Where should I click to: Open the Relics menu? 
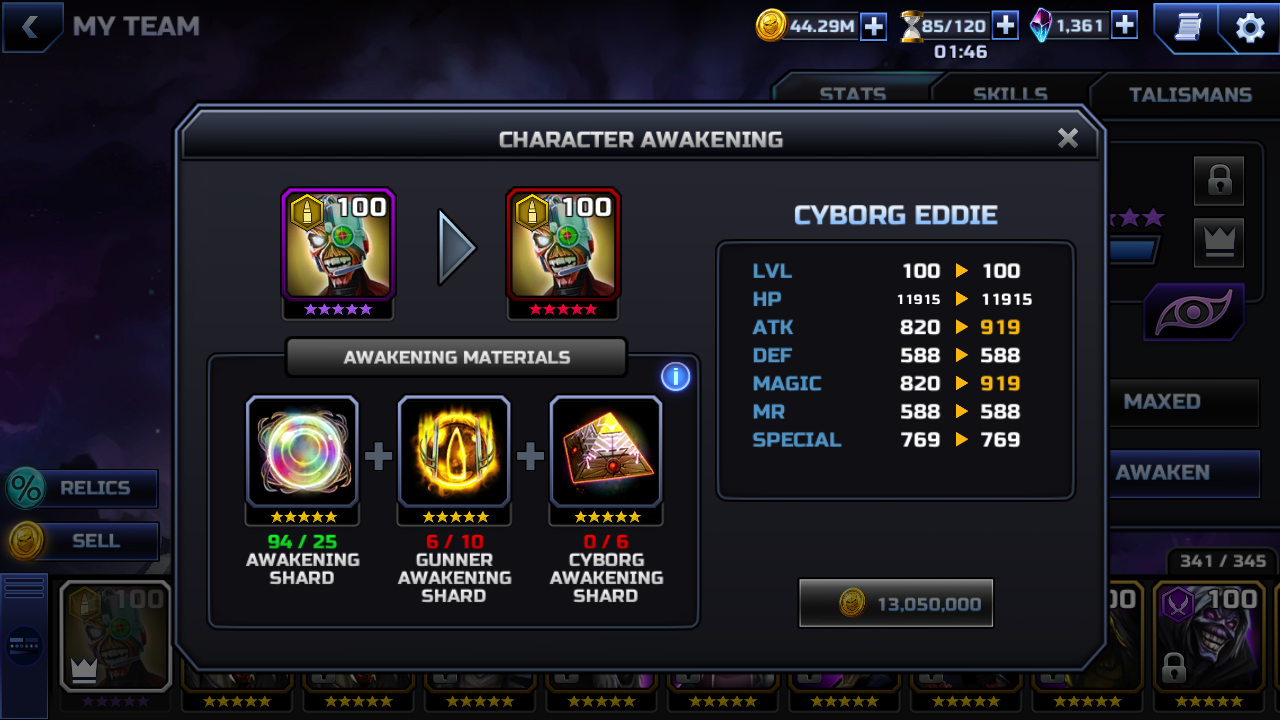tap(84, 488)
